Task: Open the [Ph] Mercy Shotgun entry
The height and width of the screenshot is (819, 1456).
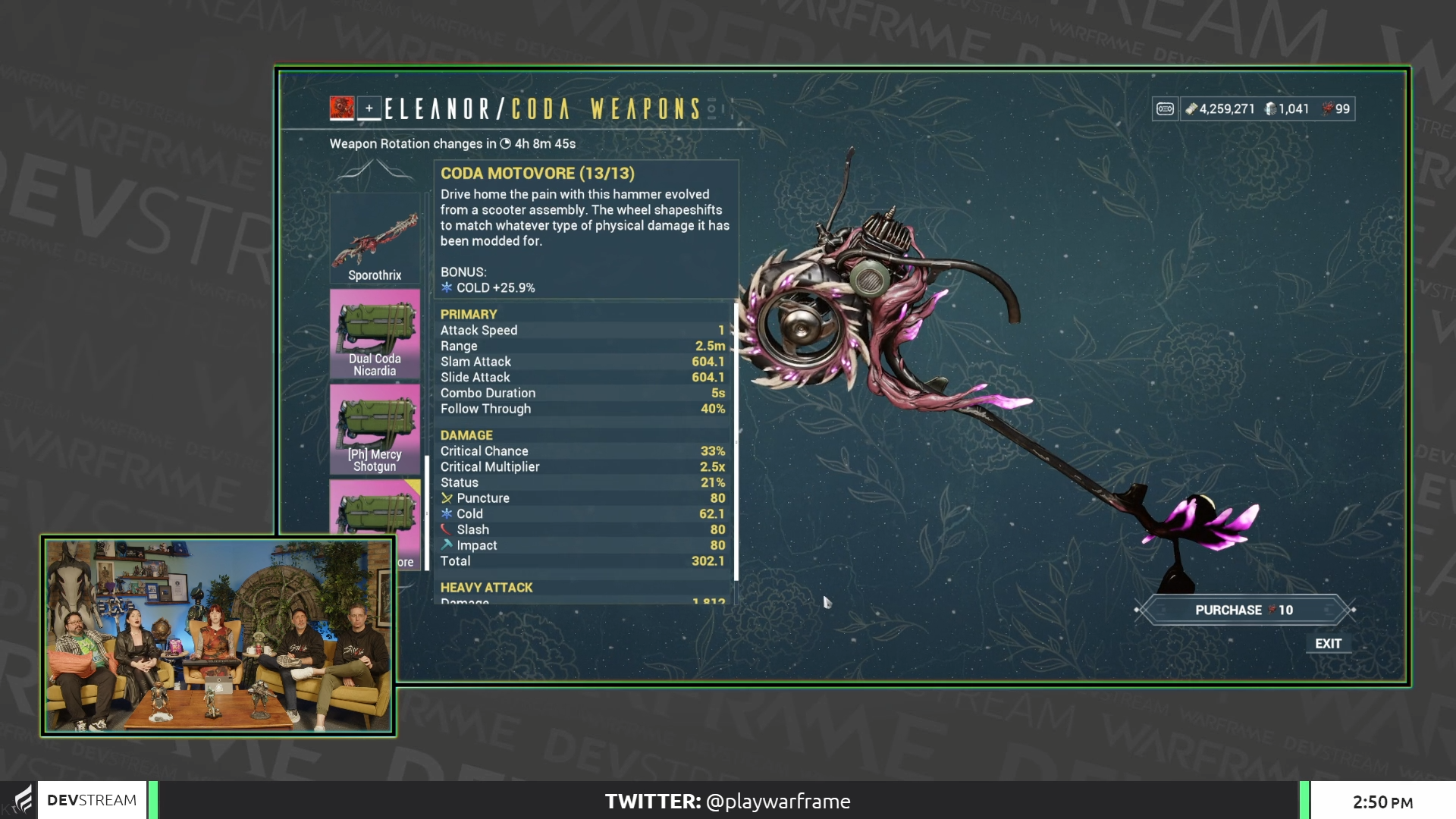Action: click(375, 428)
